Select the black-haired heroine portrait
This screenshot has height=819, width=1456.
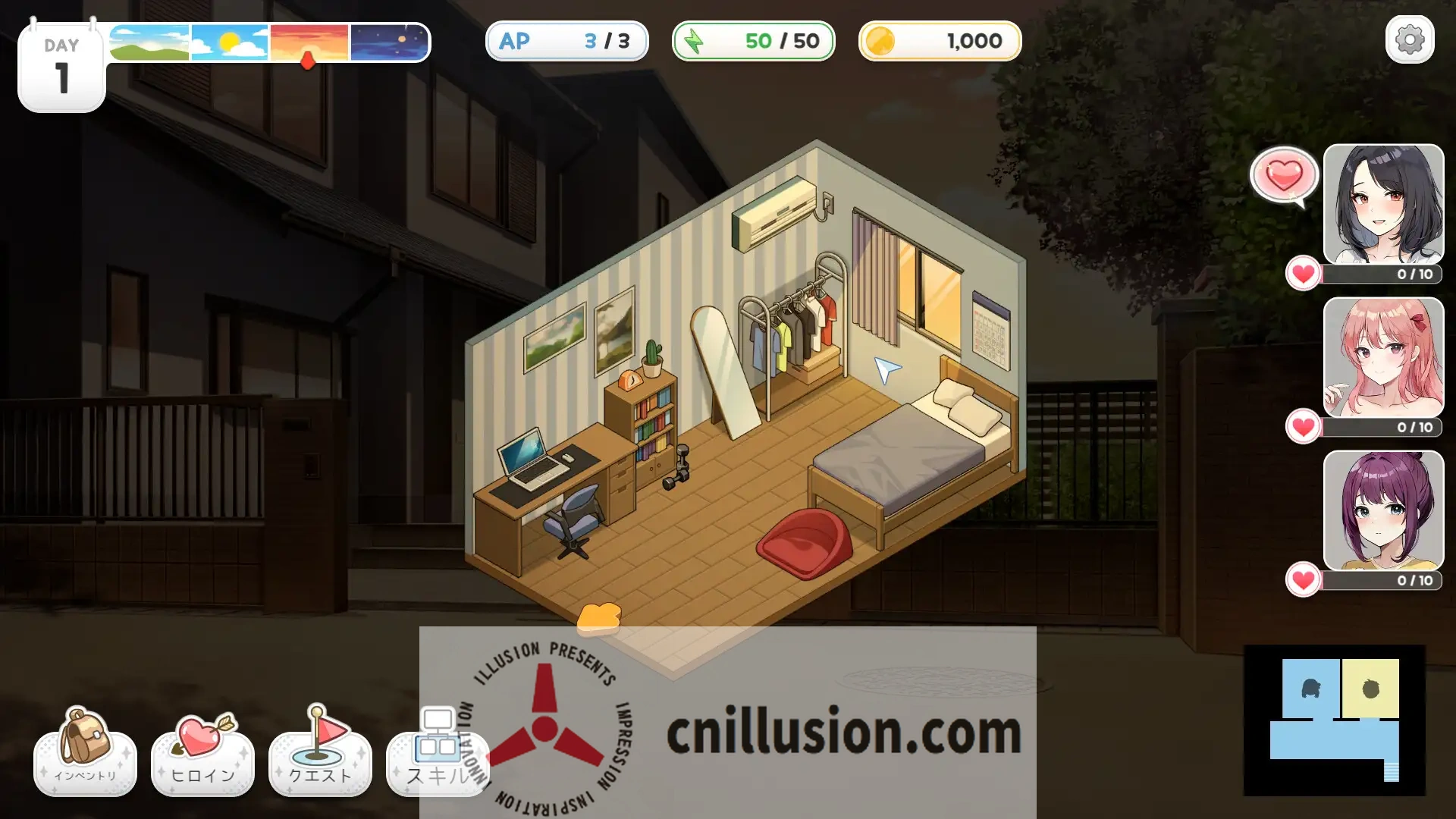coord(1383,203)
